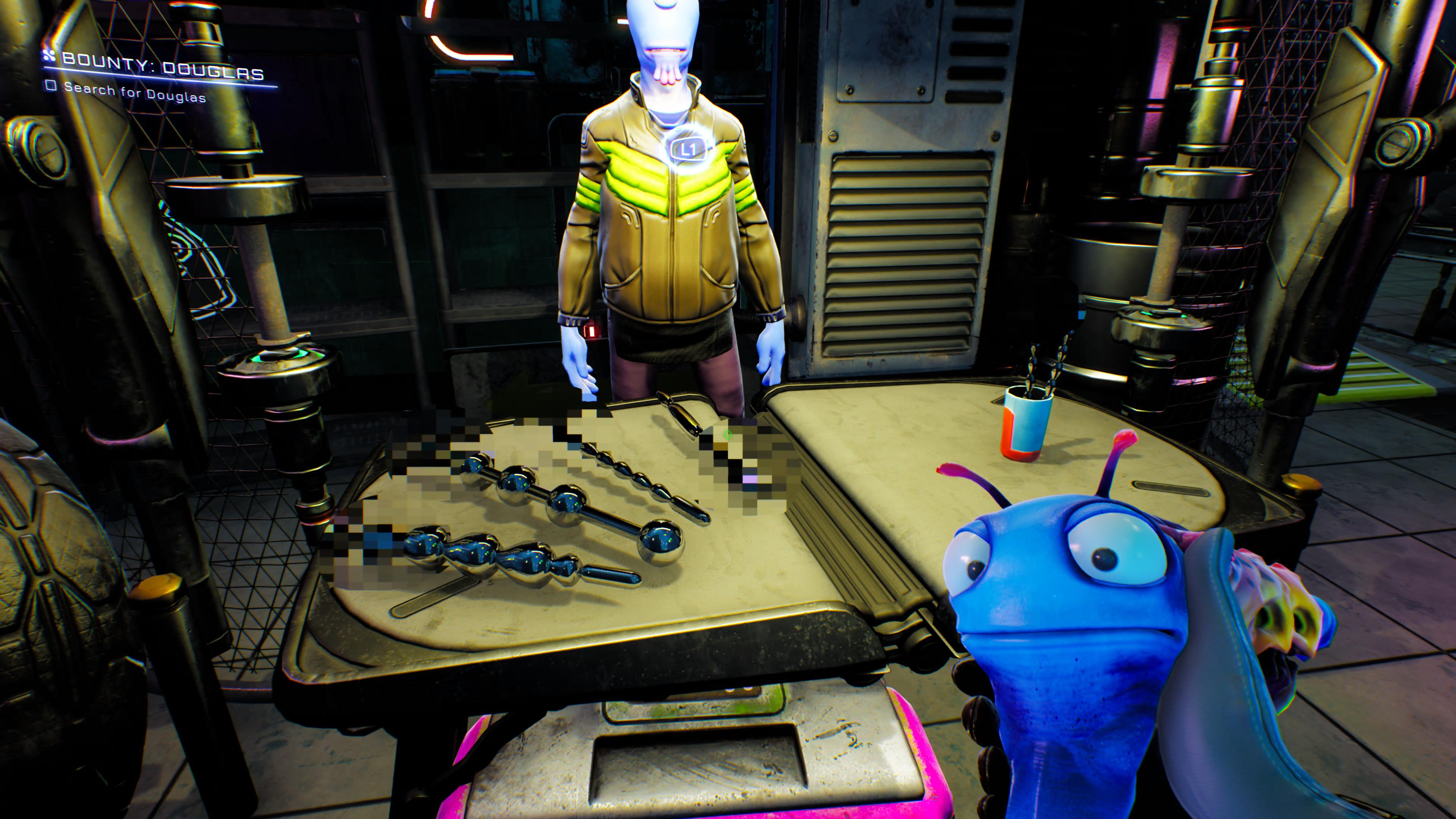1456x819 pixels.
Task: Tick the Search for Douglas objective checkbox
Action: pos(52,86)
